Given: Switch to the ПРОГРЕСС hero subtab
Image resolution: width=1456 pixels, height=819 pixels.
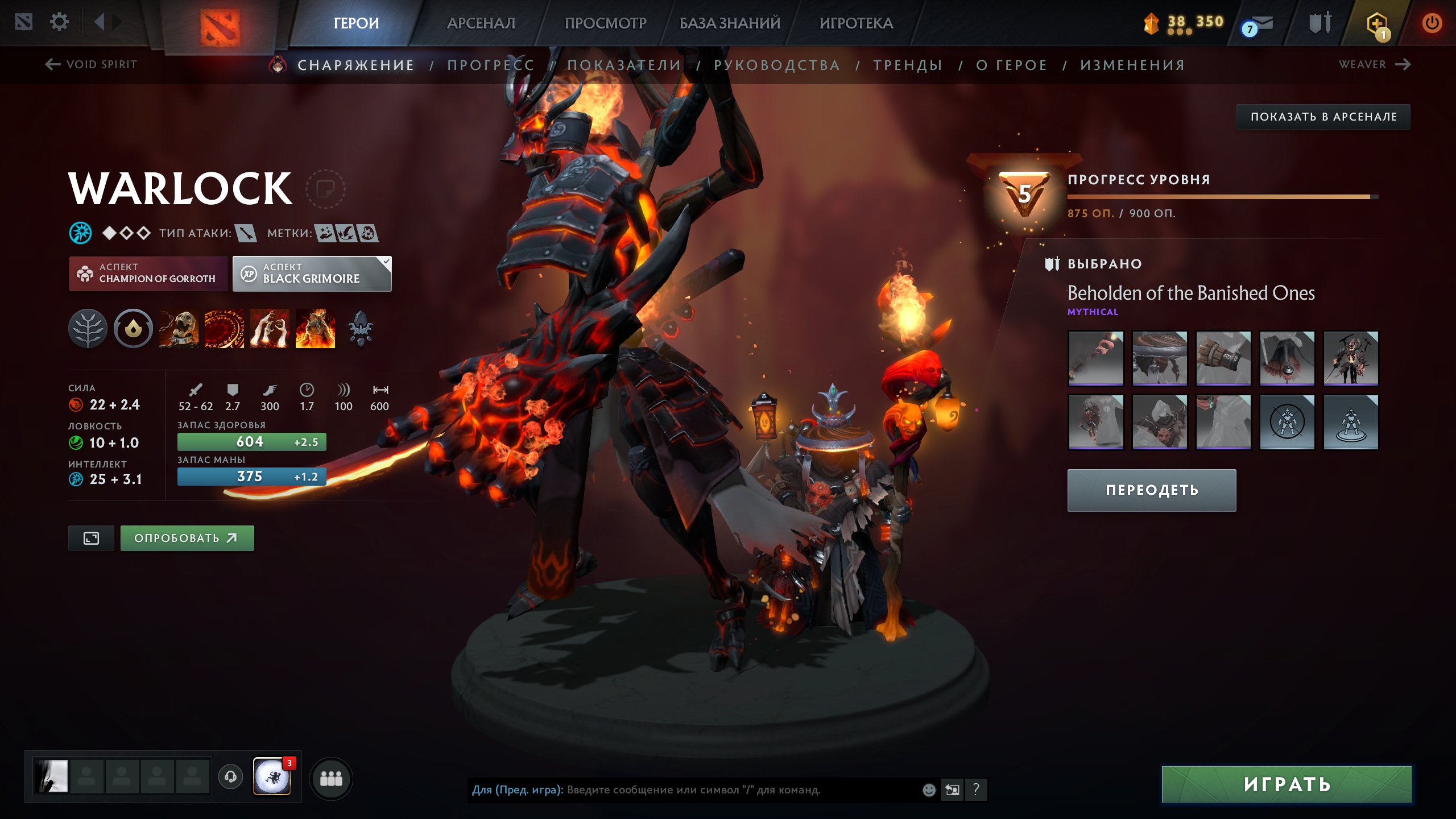Looking at the screenshot, I should (x=491, y=65).
